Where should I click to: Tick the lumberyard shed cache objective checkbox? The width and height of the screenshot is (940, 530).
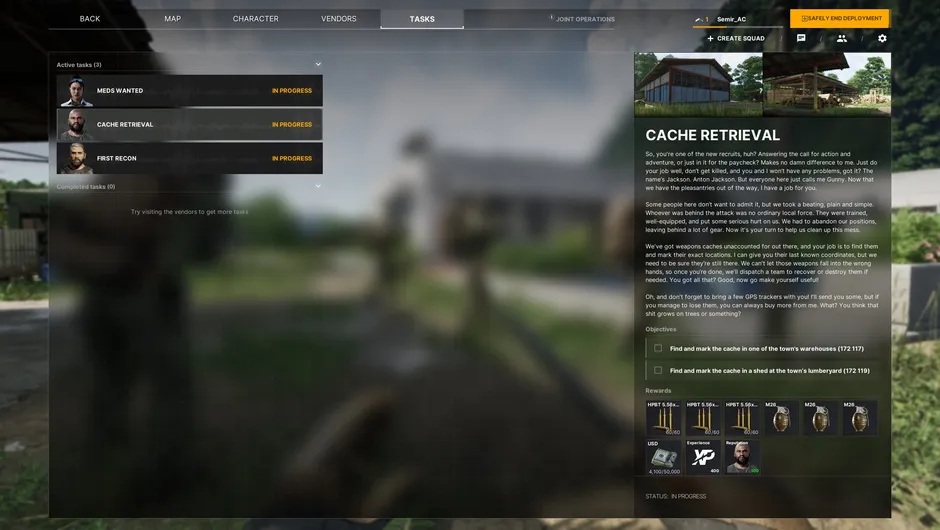[x=658, y=370]
